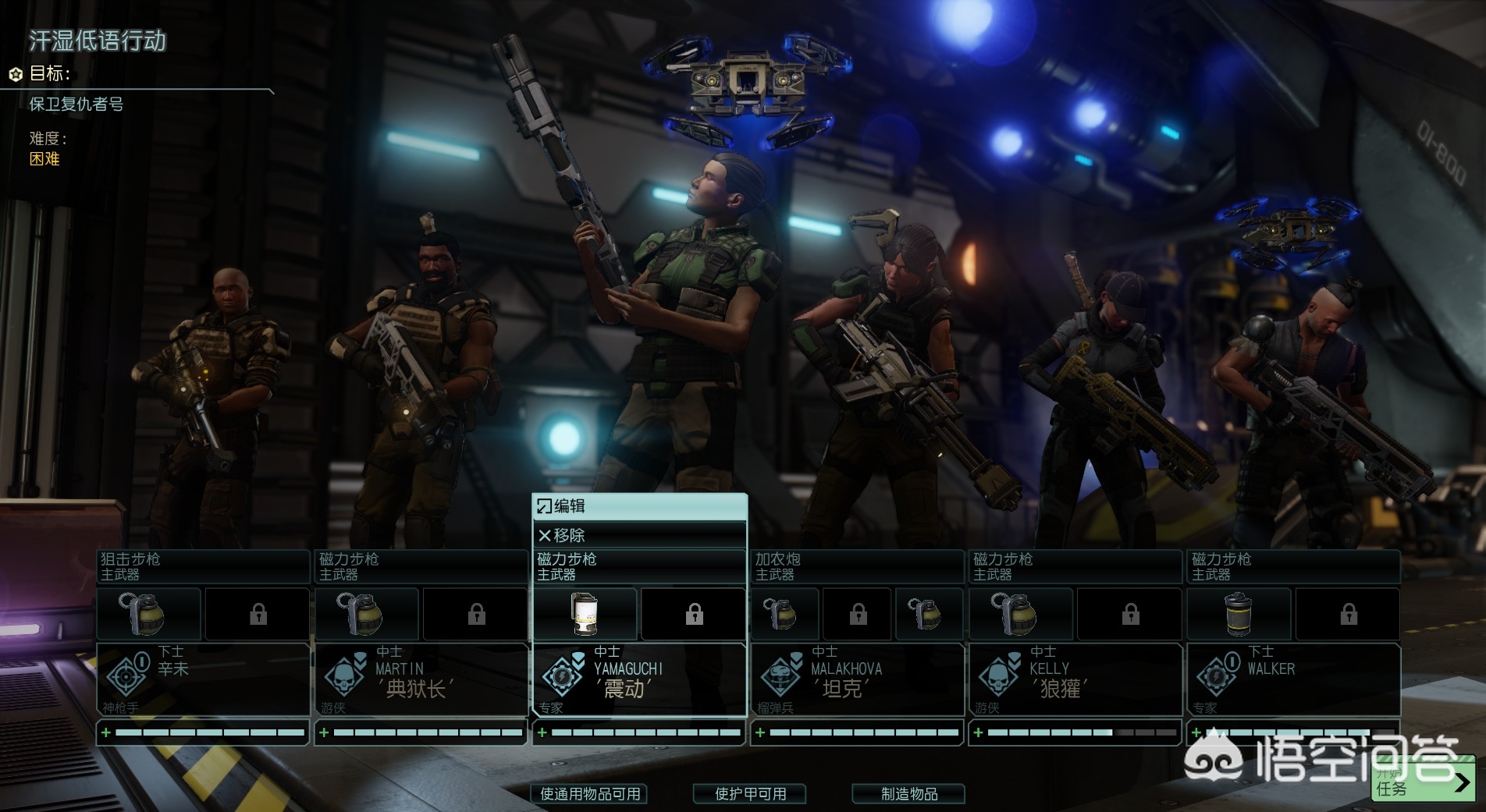This screenshot has height=812, width=1486.
Task: Select 移除 to remove Yamaguchi
Action: pyautogui.click(x=638, y=535)
